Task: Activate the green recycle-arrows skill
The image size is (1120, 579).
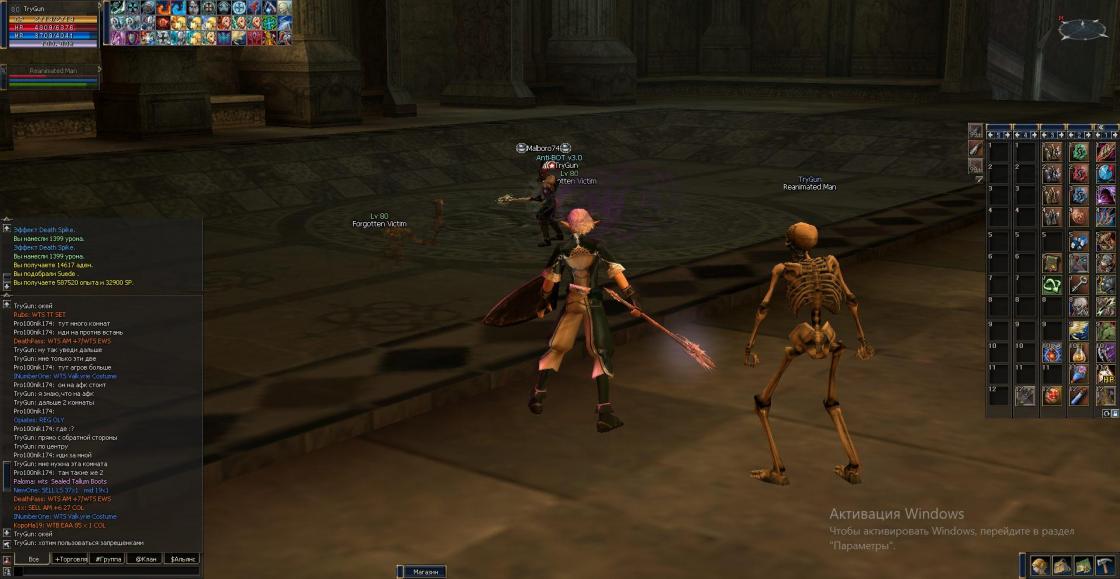Action: (x=1051, y=285)
